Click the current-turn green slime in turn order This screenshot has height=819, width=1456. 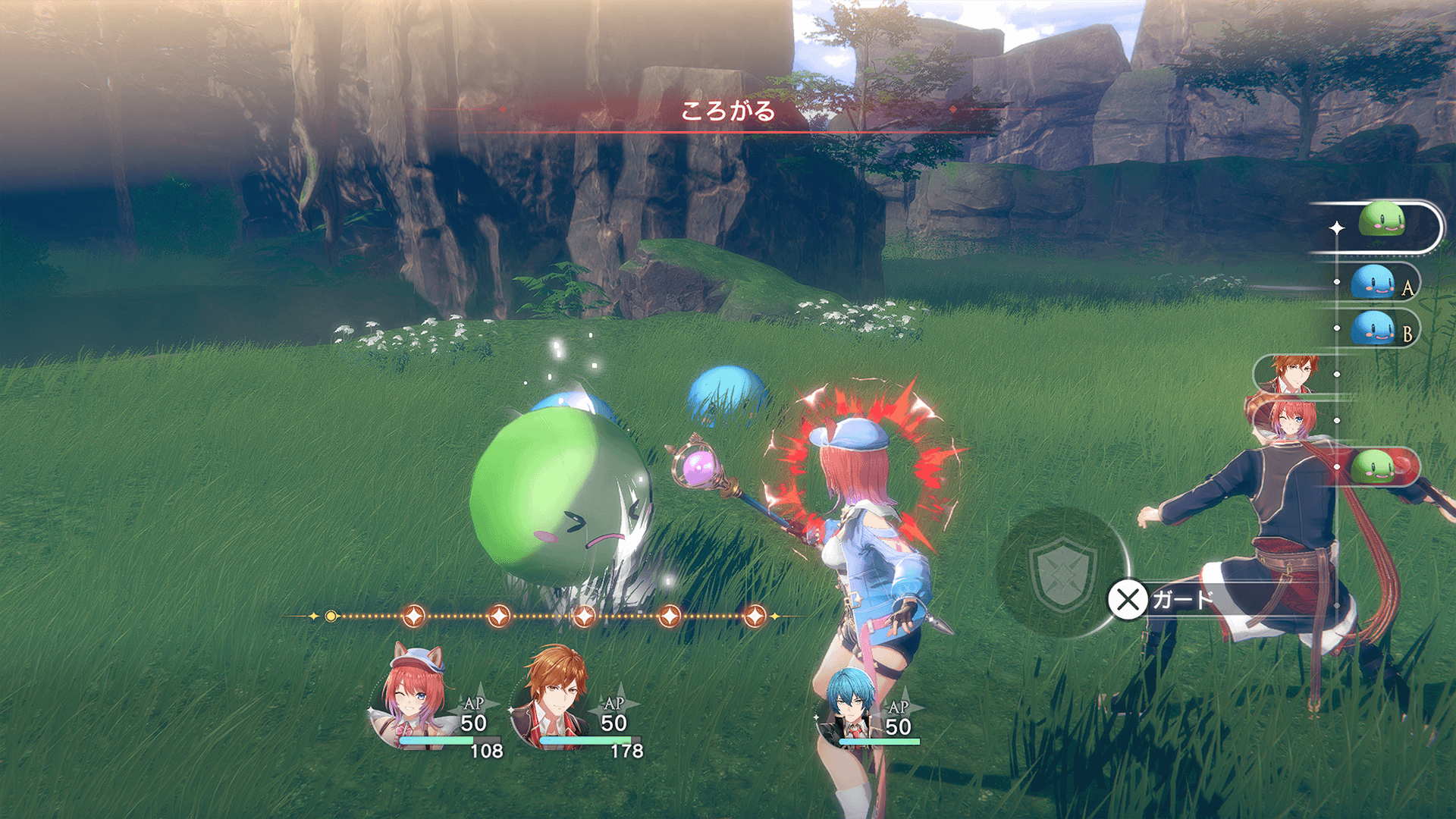(1382, 221)
